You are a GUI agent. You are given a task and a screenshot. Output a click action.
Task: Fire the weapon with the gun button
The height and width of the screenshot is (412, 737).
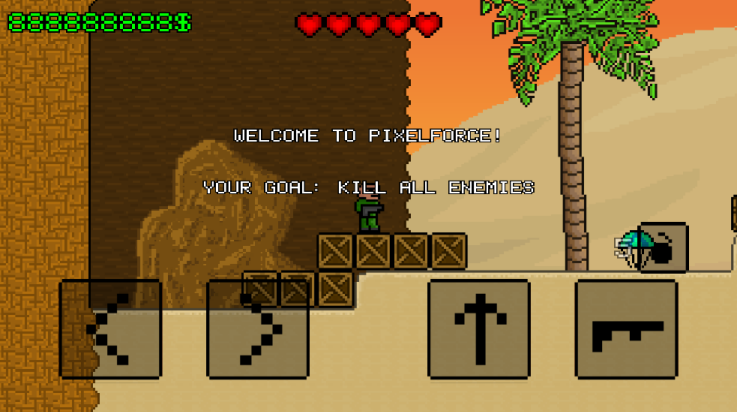click(626, 329)
